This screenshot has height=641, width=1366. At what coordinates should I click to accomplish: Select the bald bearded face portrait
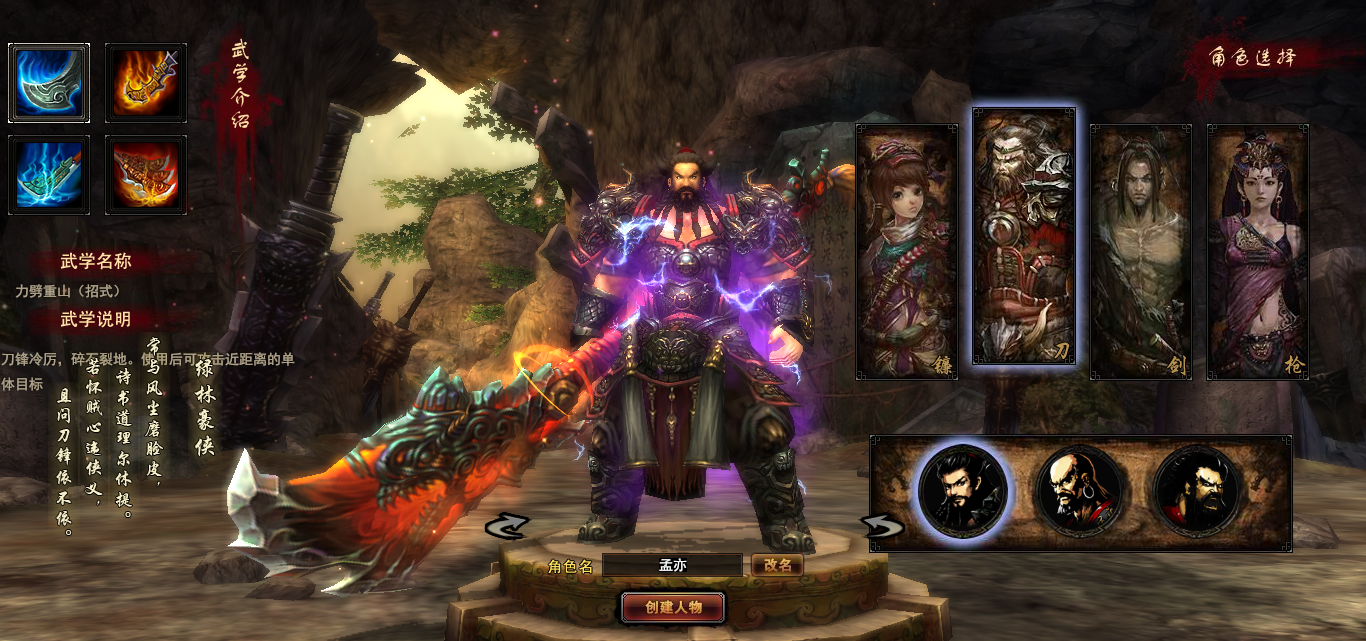(1081, 492)
